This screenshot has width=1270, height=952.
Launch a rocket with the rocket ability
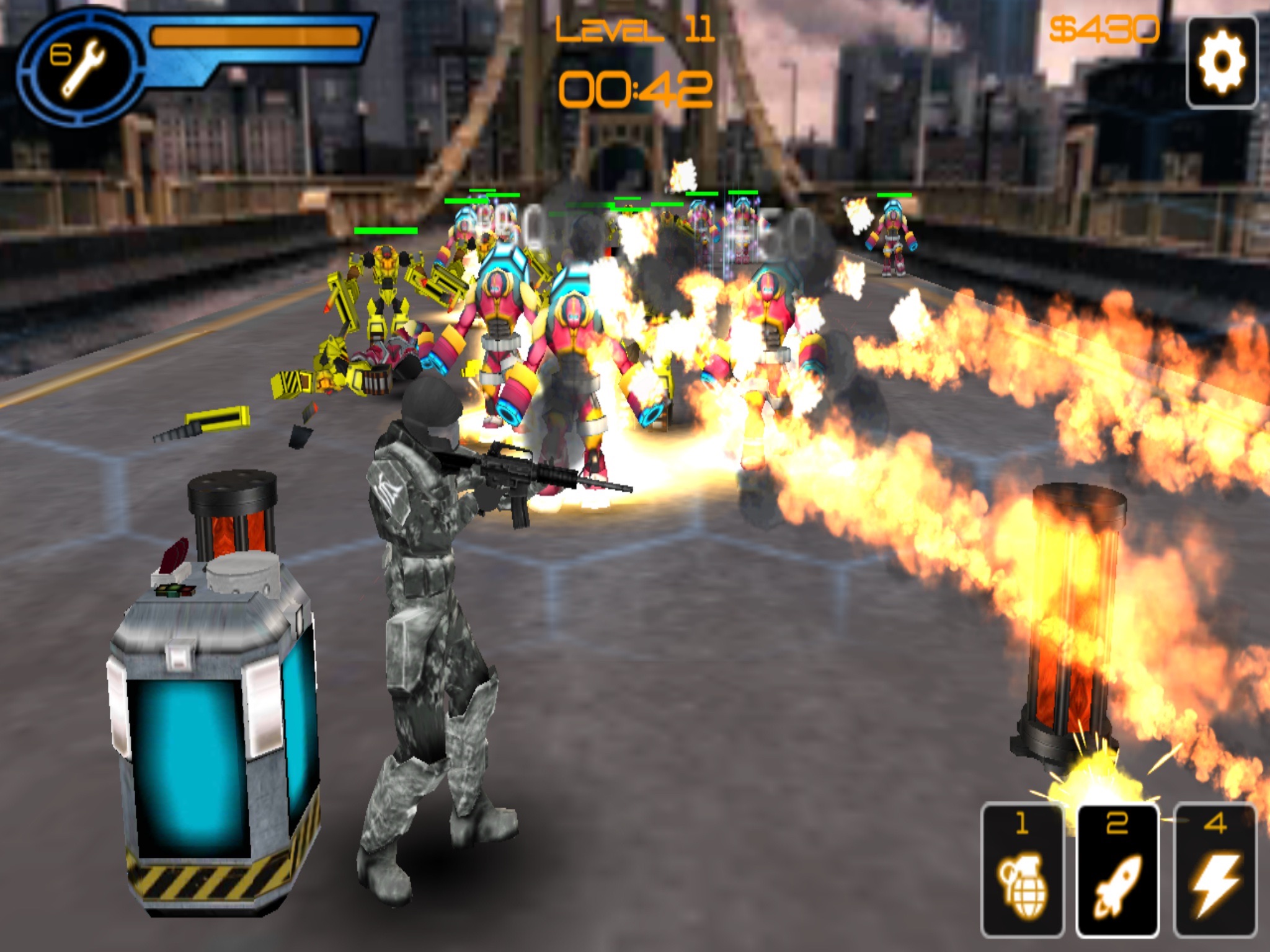click(1117, 870)
